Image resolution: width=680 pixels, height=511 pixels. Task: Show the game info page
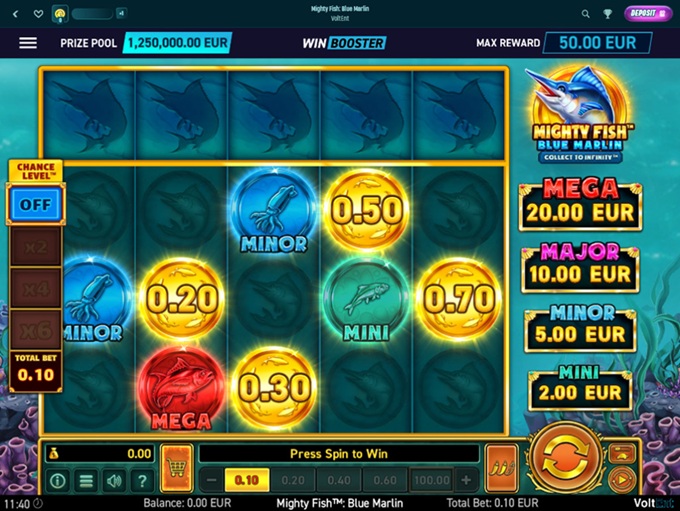point(57,481)
